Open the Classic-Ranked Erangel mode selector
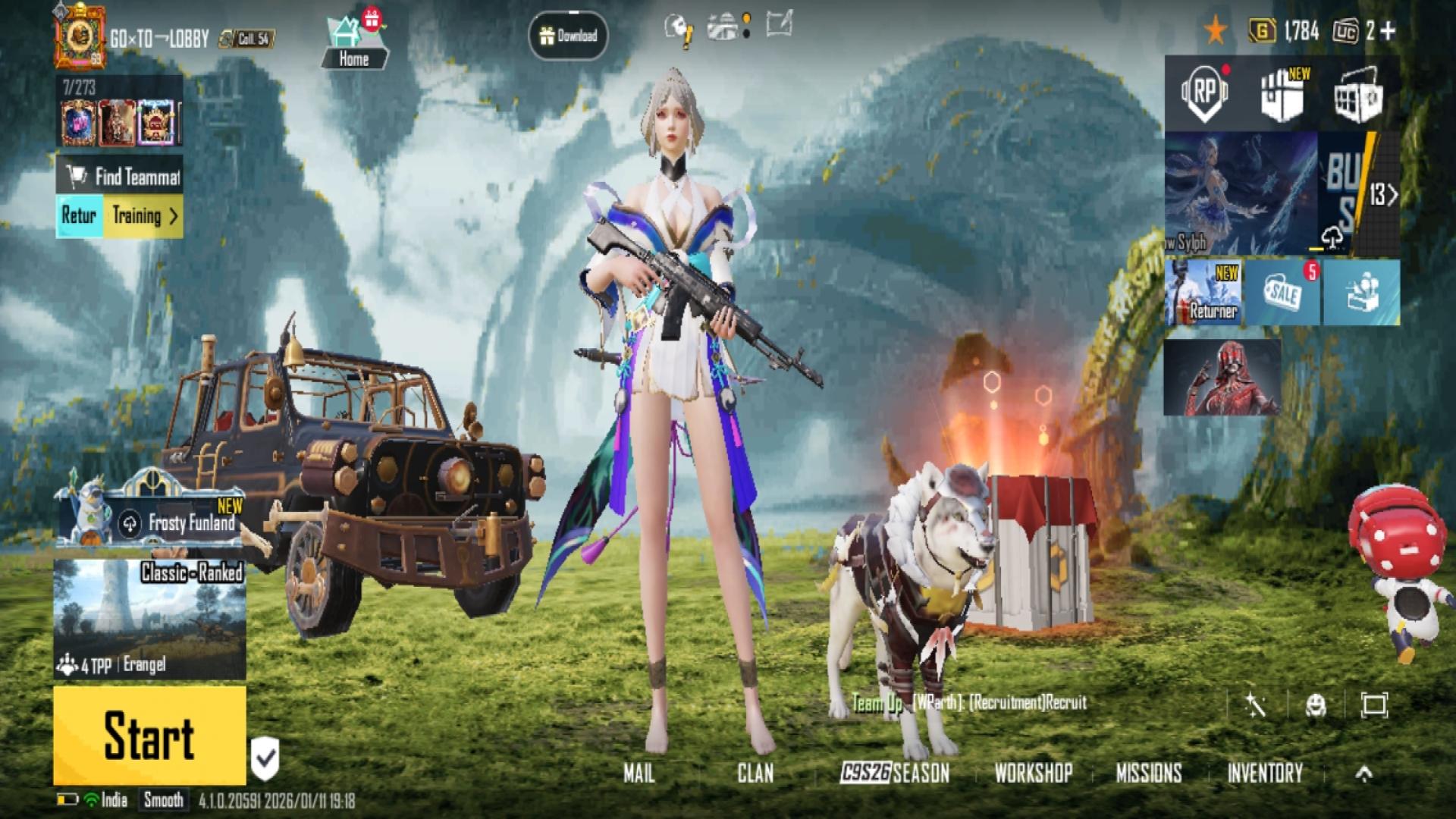 coord(149,619)
